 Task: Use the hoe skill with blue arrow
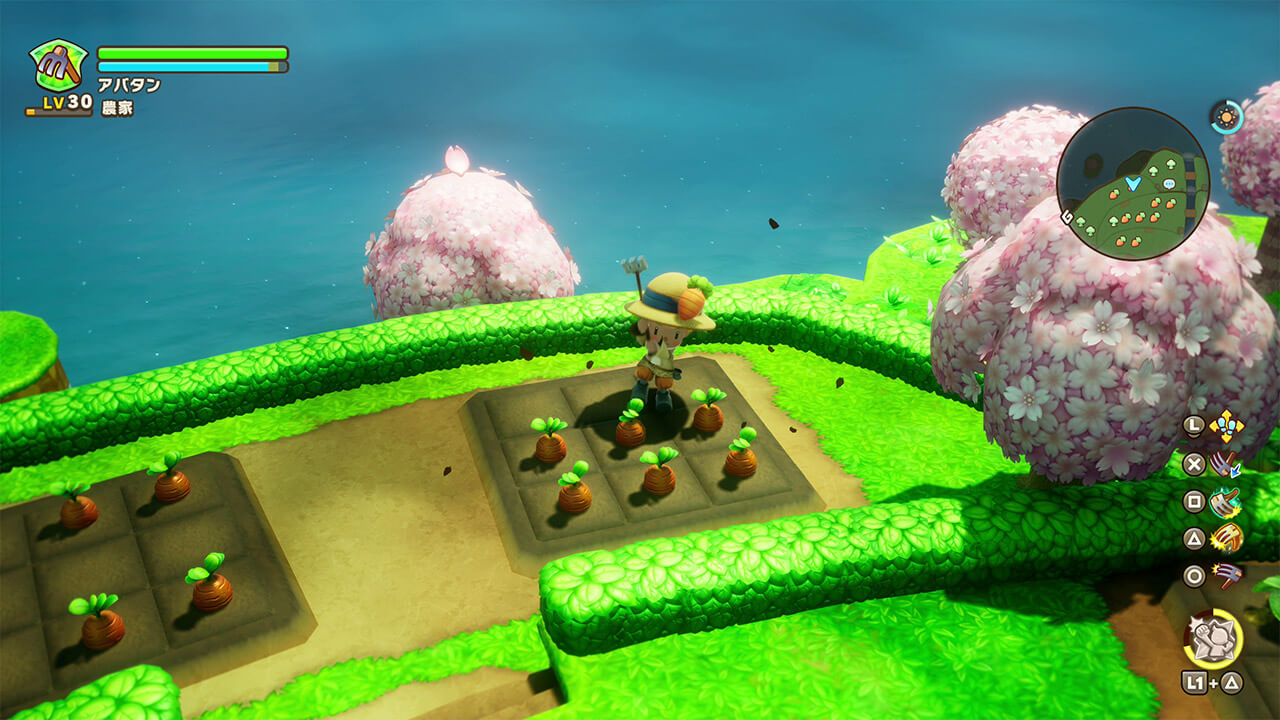[x=1226, y=464]
